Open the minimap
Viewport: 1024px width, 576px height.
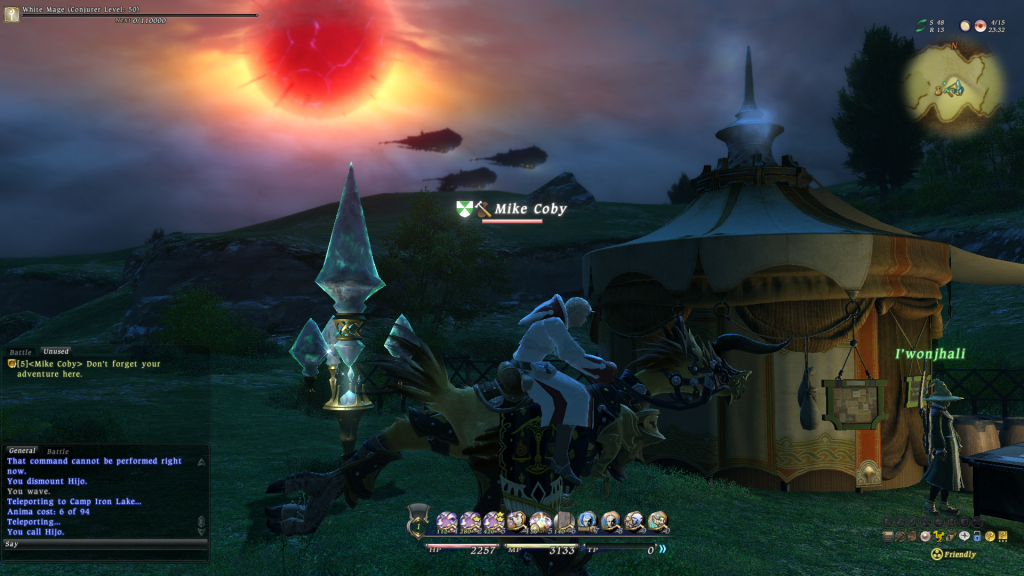(x=953, y=88)
